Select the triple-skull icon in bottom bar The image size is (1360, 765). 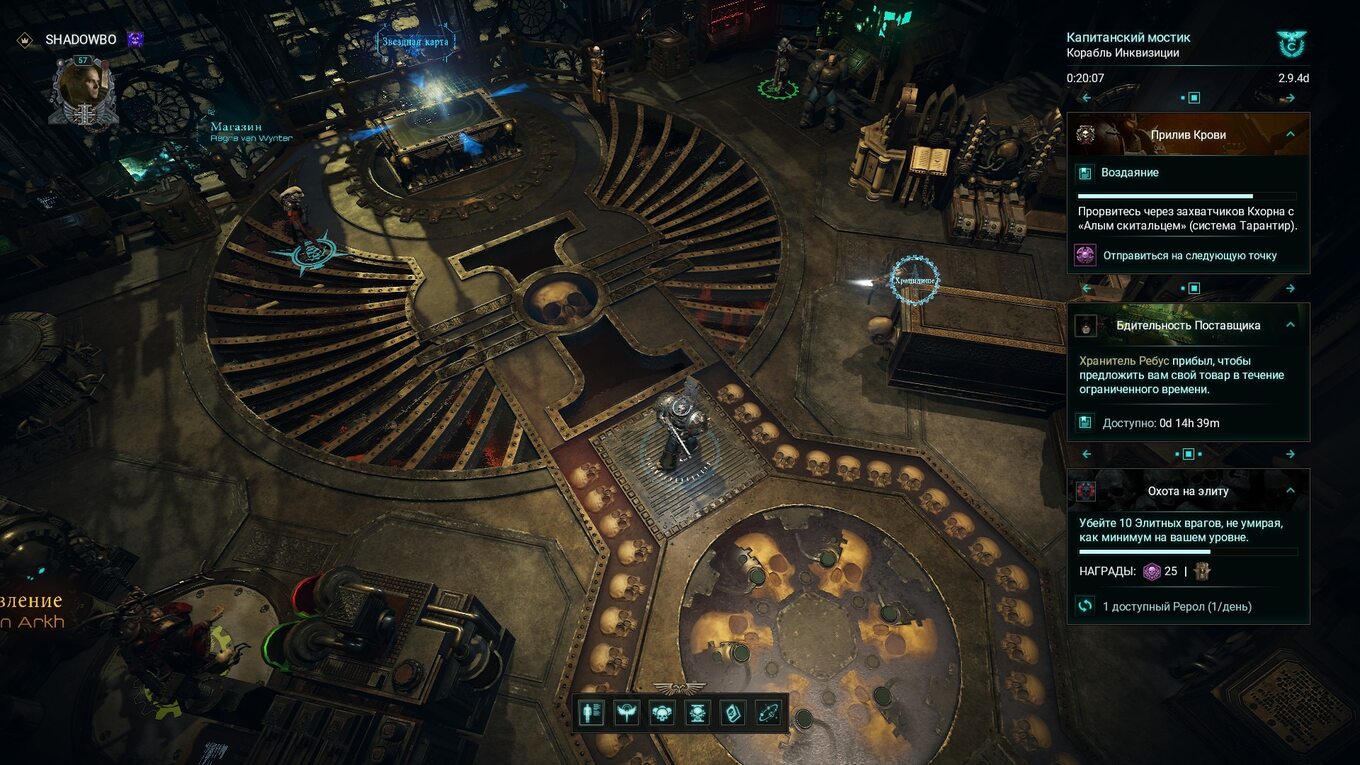tap(663, 713)
